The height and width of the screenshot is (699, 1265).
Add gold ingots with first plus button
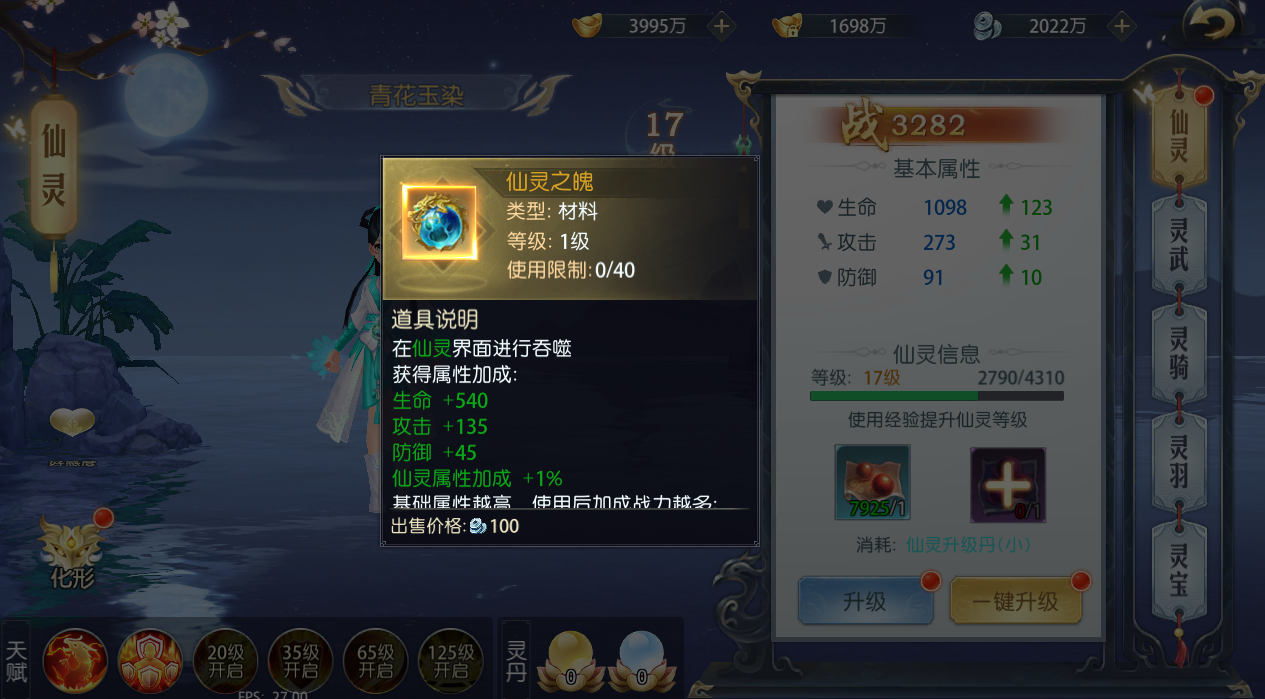tap(721, 26)
